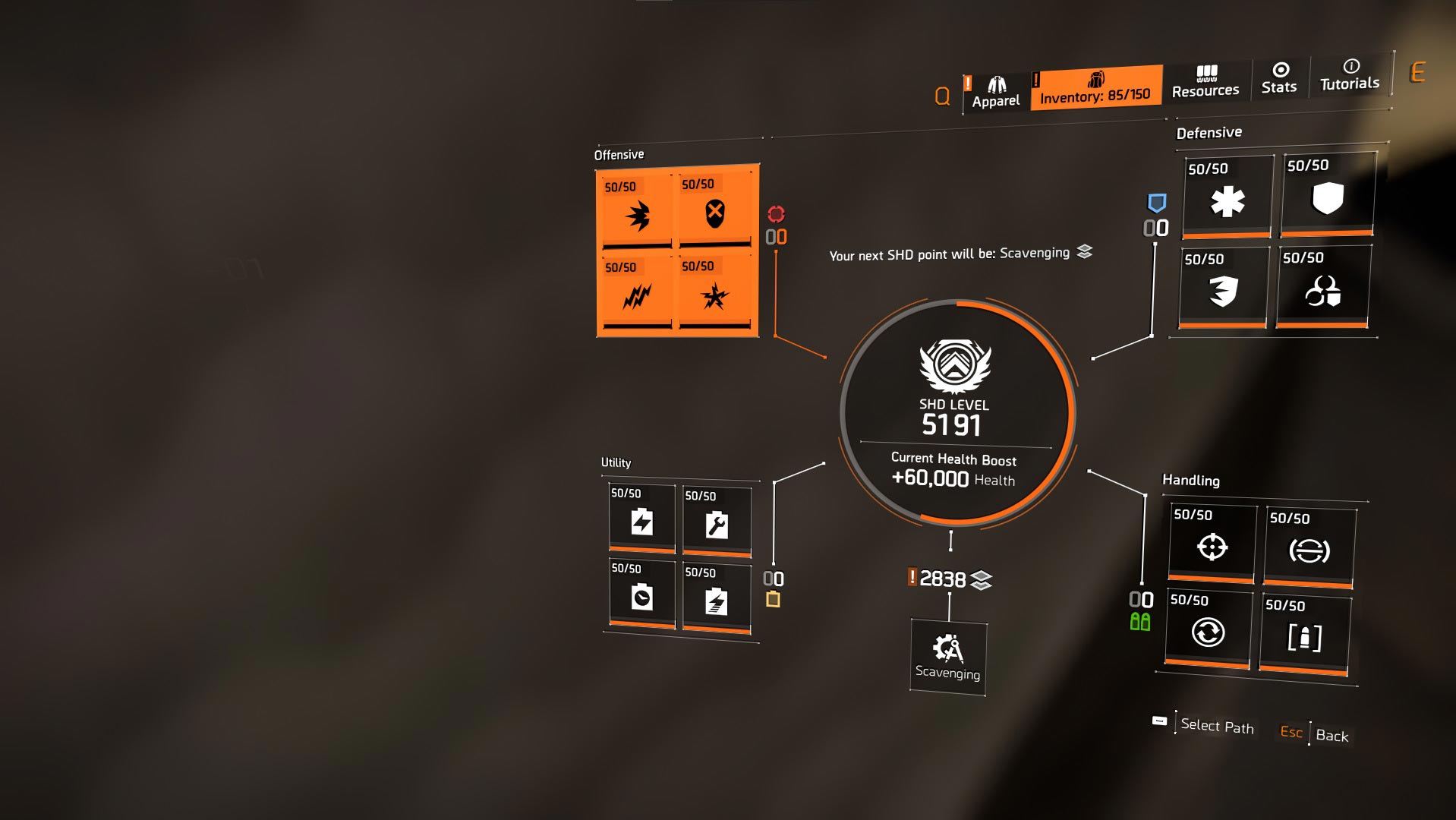Select the Utility wrench skill tile

click(x=716, y=522)
